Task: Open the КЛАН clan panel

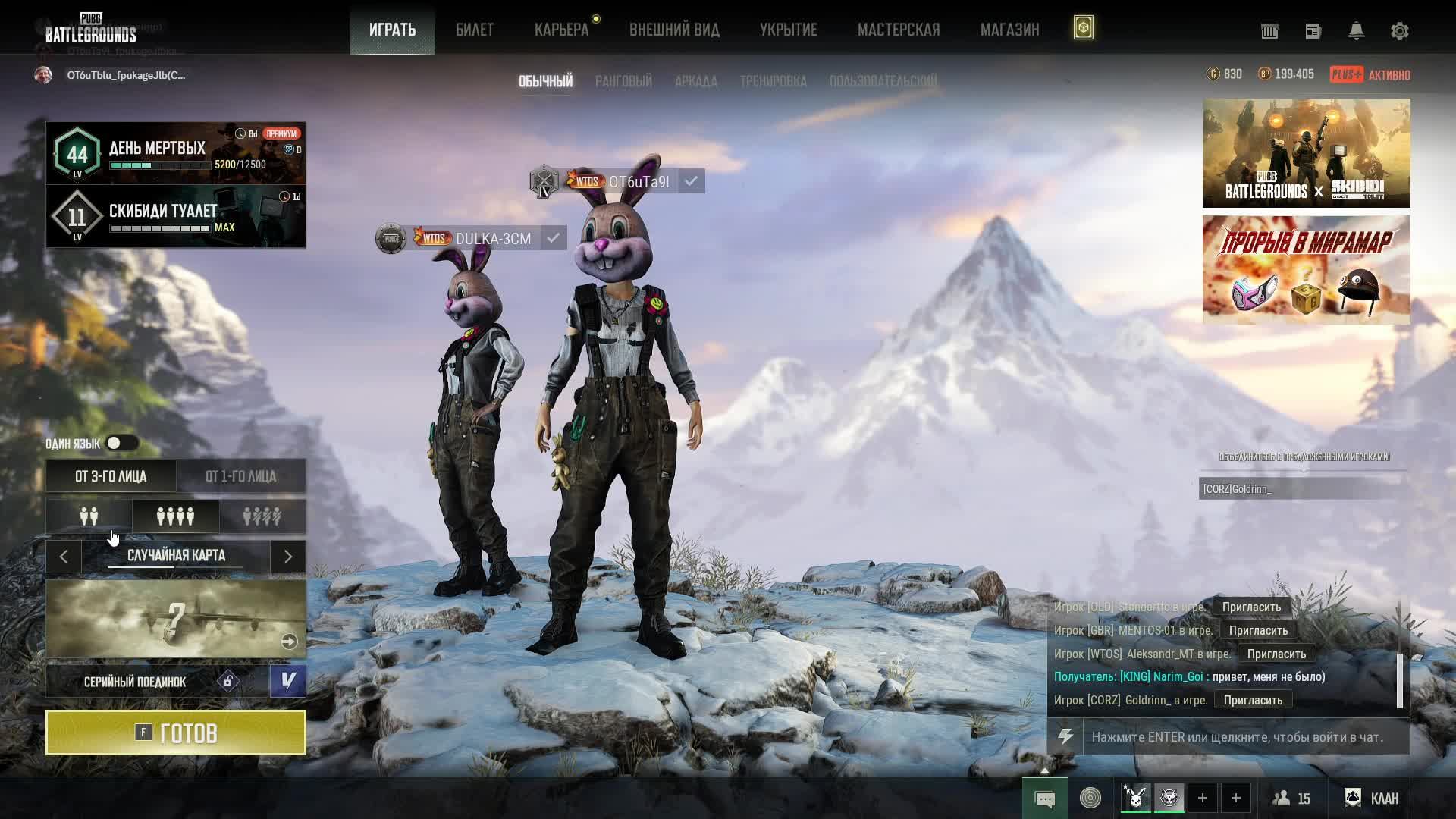Action: 1372,798
